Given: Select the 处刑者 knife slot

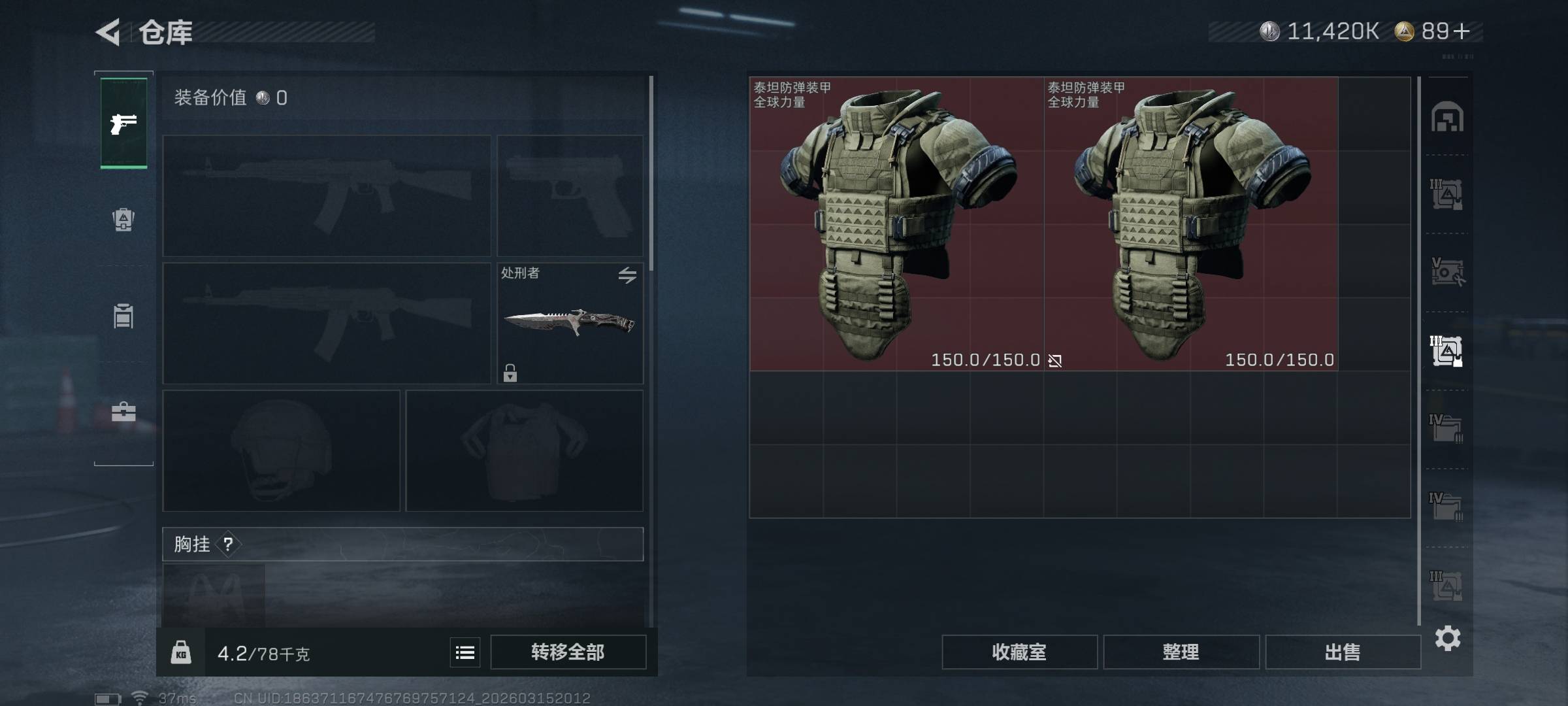Looking at the screenshot, I should 570,323.
